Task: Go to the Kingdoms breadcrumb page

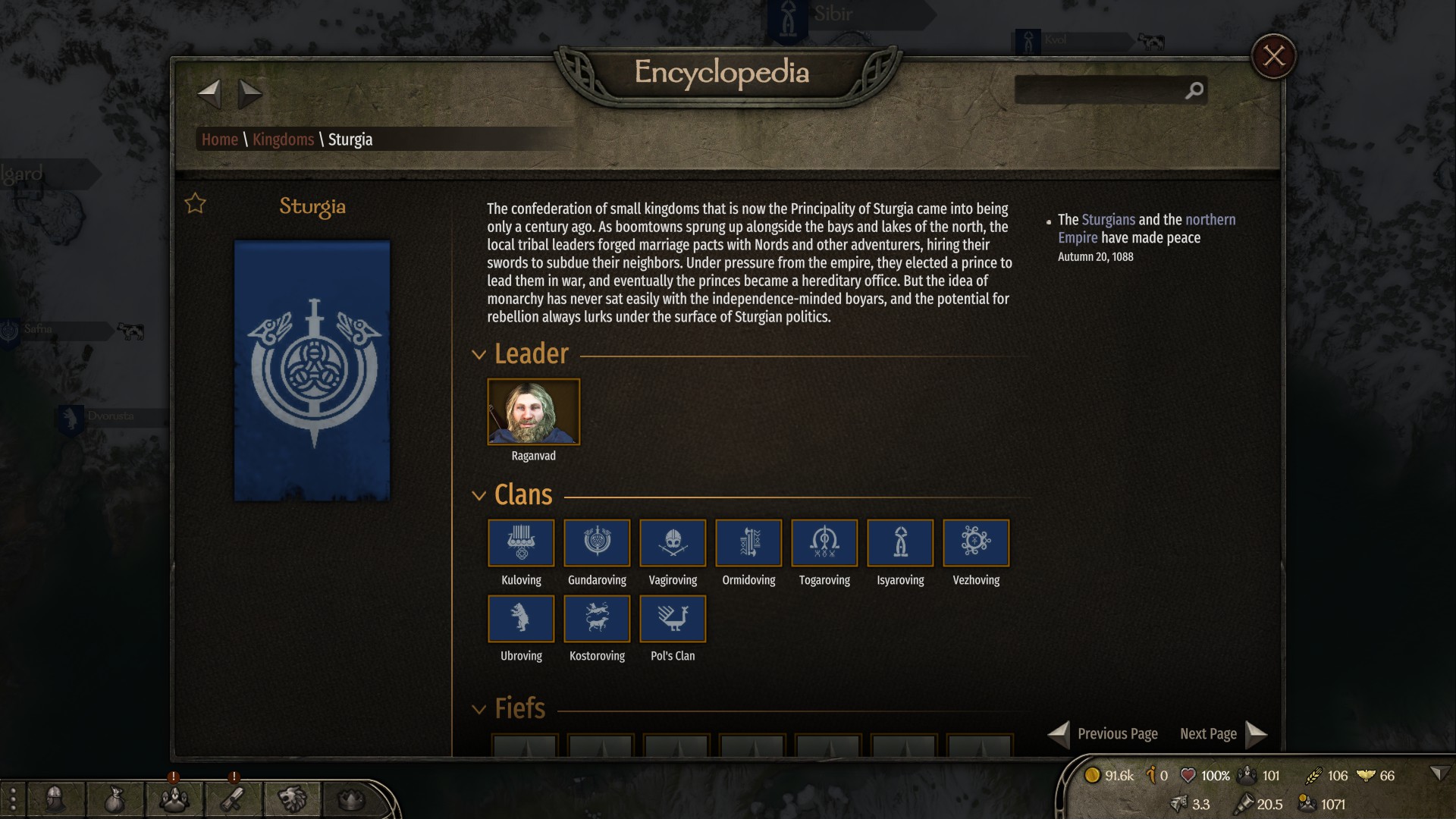Action: (x=284, y=139)
